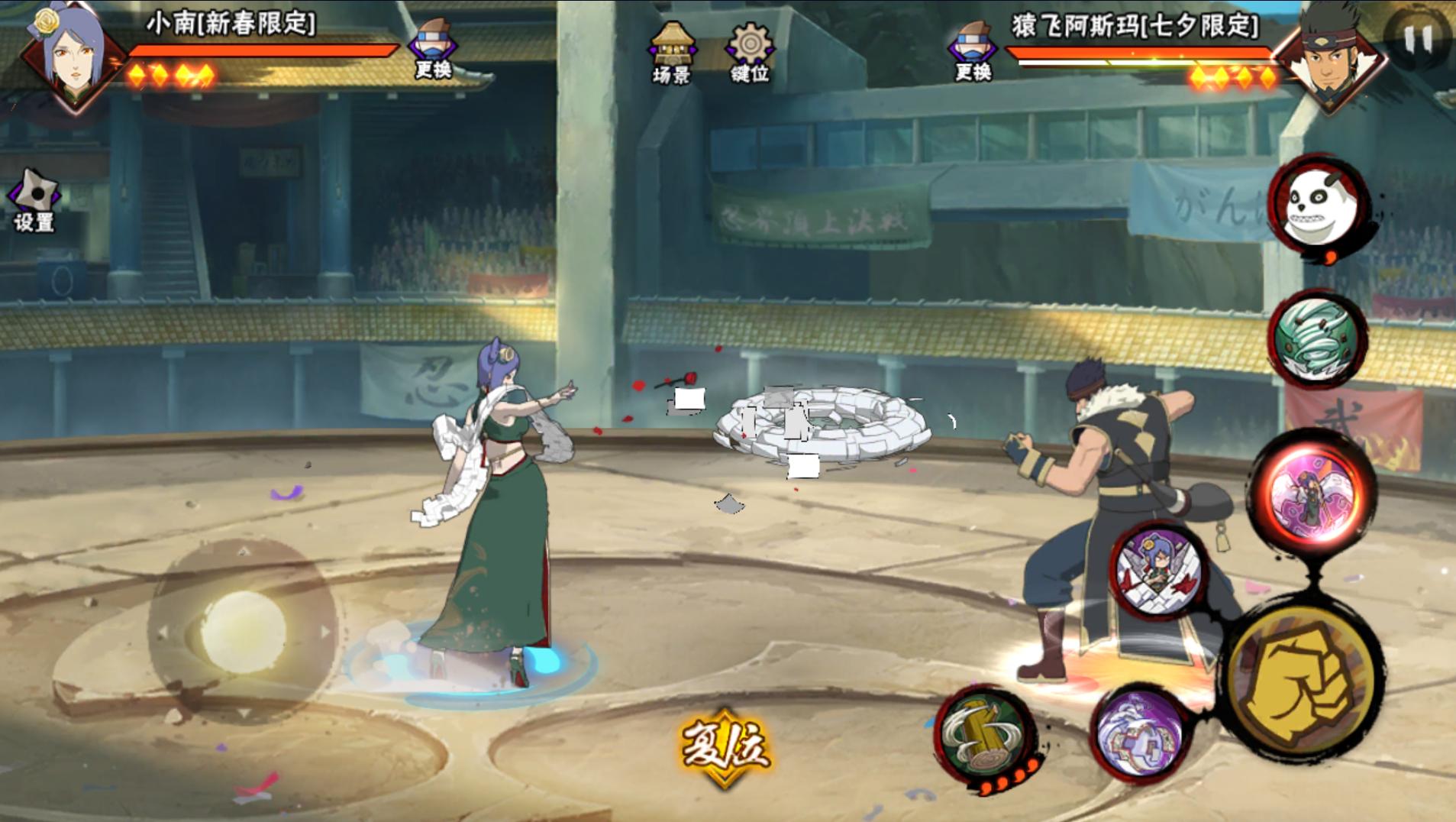This screenshot has height=822, width=1456.
Task: Select Konan's portrait
Action: [x=73, y=58]
